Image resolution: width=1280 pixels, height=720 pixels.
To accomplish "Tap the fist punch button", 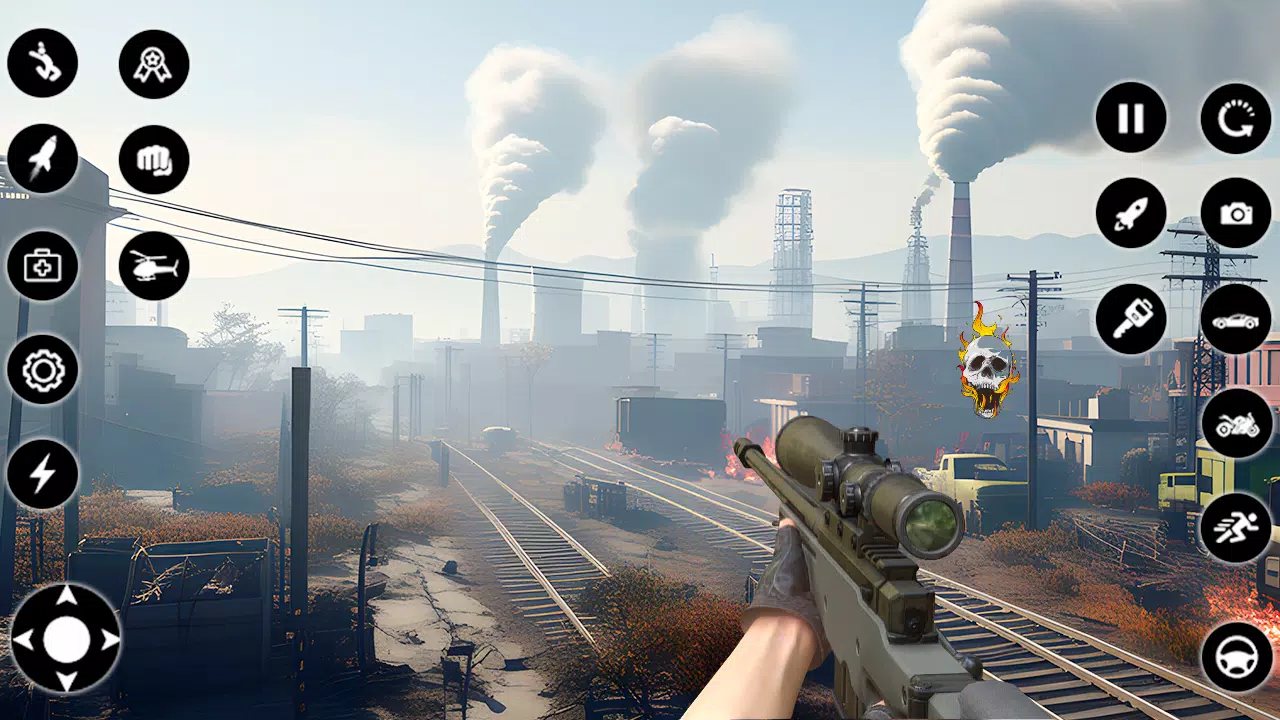I will click(154, 160).
